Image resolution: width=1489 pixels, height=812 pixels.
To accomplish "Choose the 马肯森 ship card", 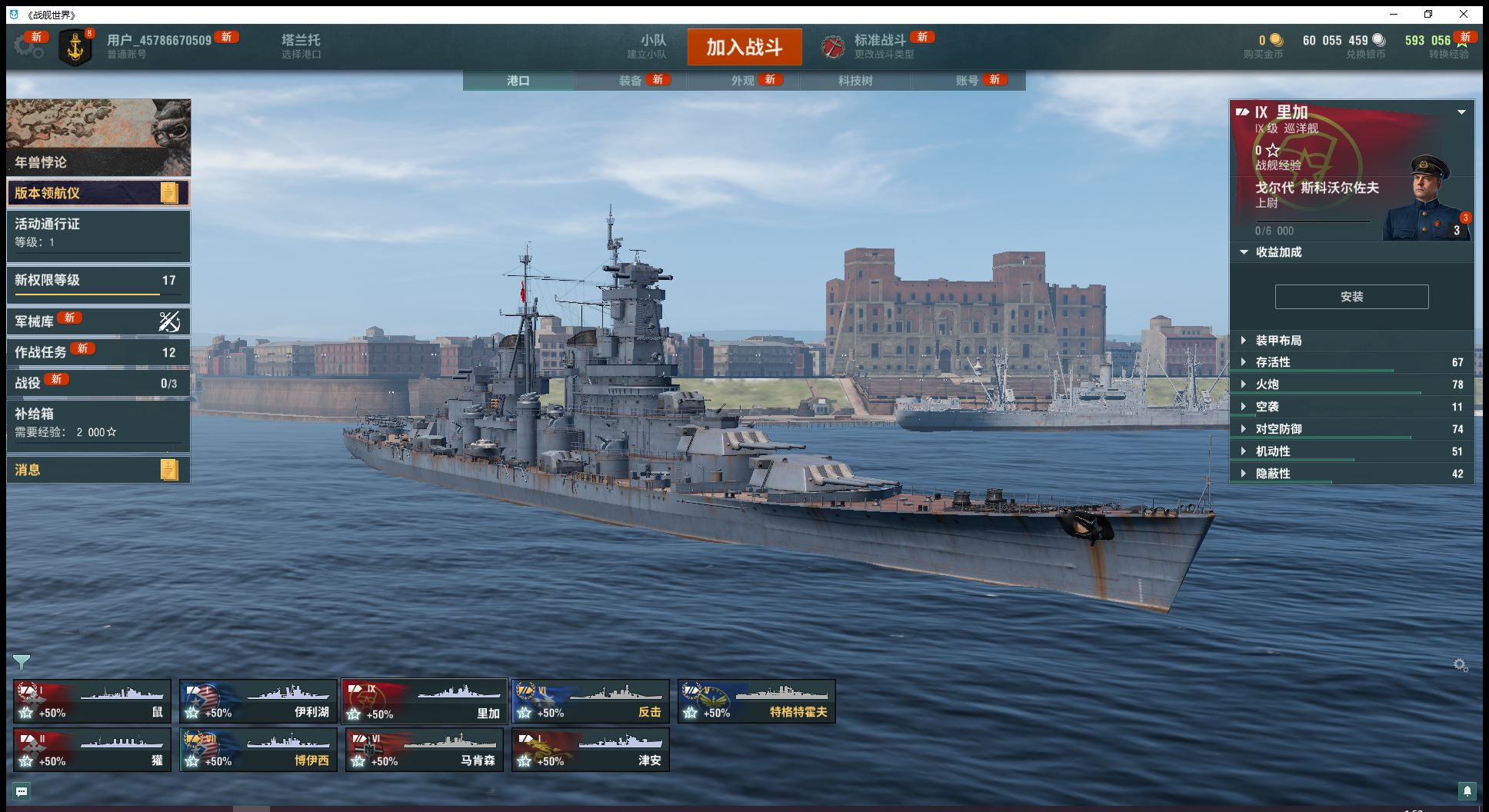I will tap(425, 750).
